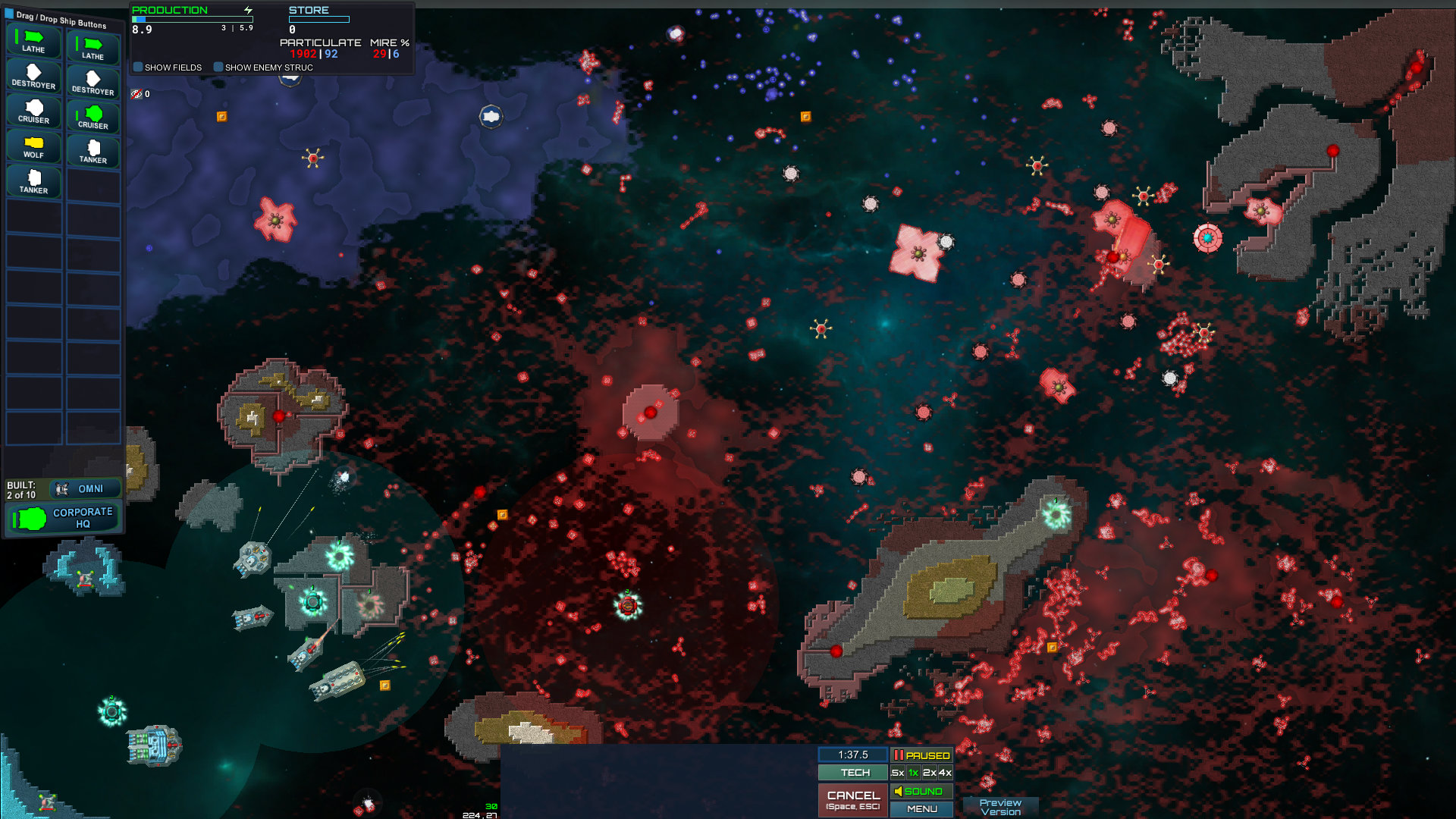
Task: Switch game speed to 1x
Action: [914, 773]
